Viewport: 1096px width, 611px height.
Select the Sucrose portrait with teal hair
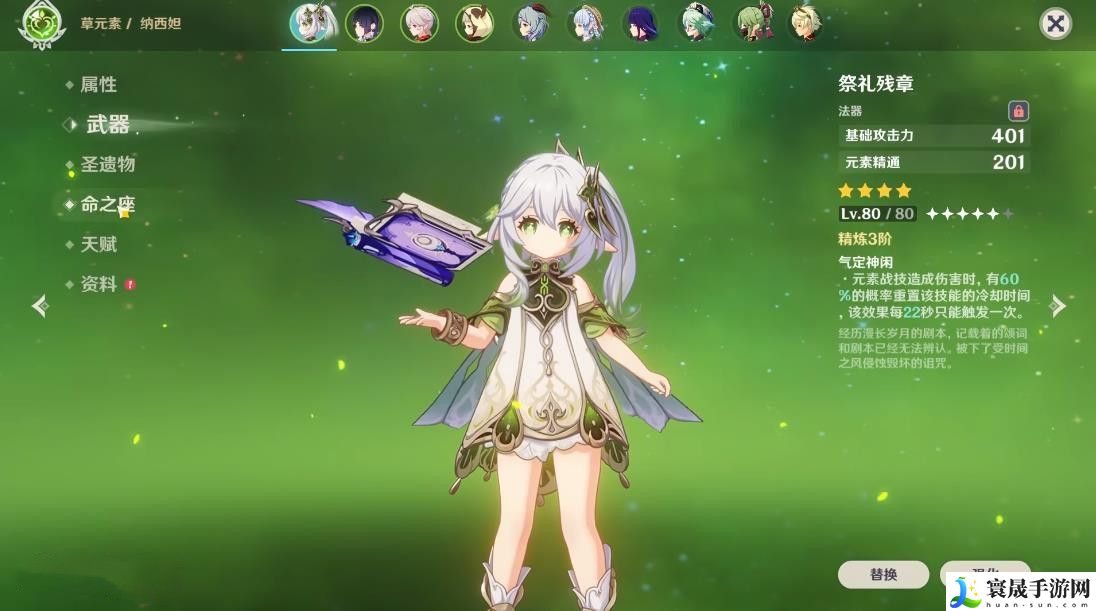tap(695, 24)
